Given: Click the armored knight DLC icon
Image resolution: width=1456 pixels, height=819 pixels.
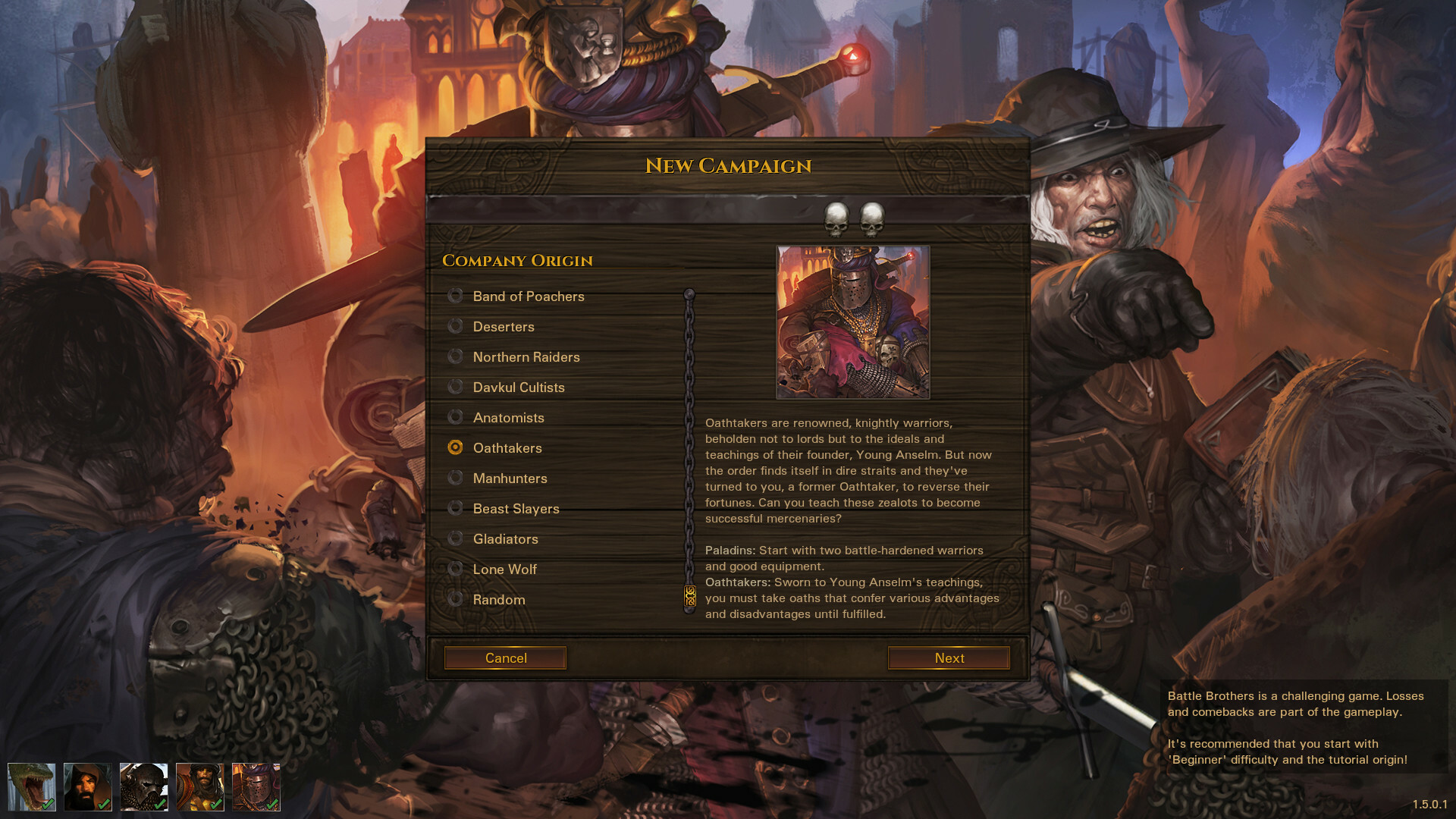Looking at the screenshot, I should click(256, 787).
